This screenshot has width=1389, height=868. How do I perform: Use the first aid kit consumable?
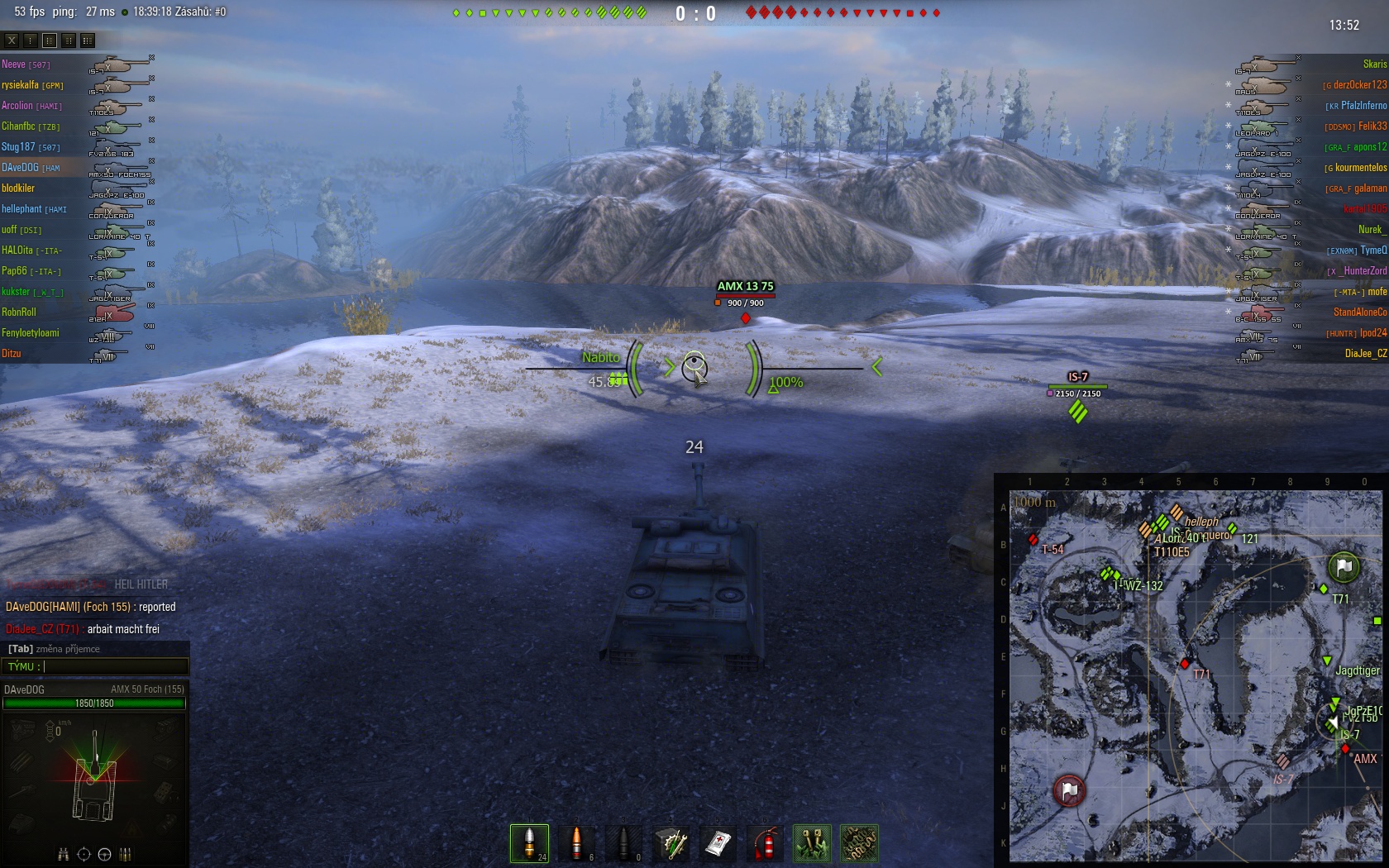click(718, 843)
